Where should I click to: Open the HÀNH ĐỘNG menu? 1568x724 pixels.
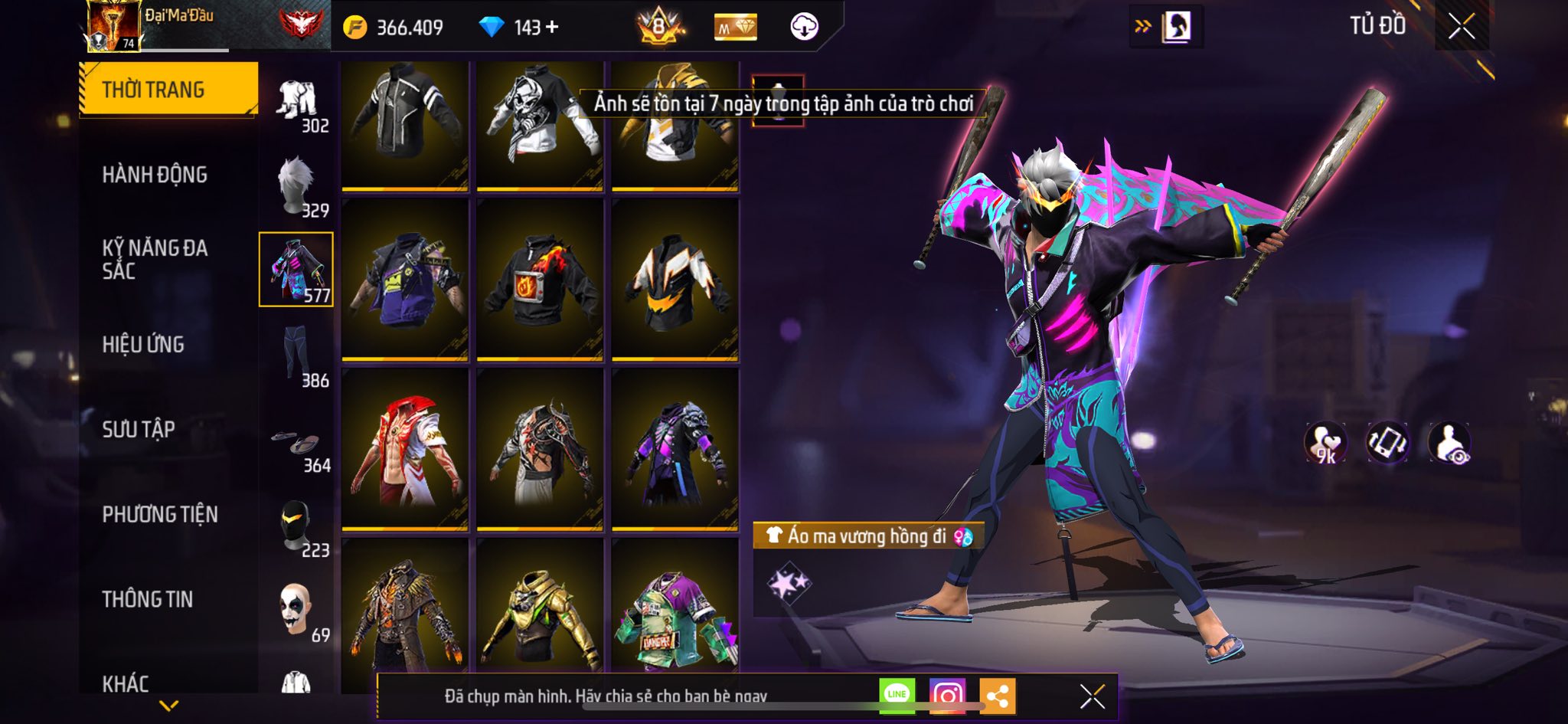[155, 175]
